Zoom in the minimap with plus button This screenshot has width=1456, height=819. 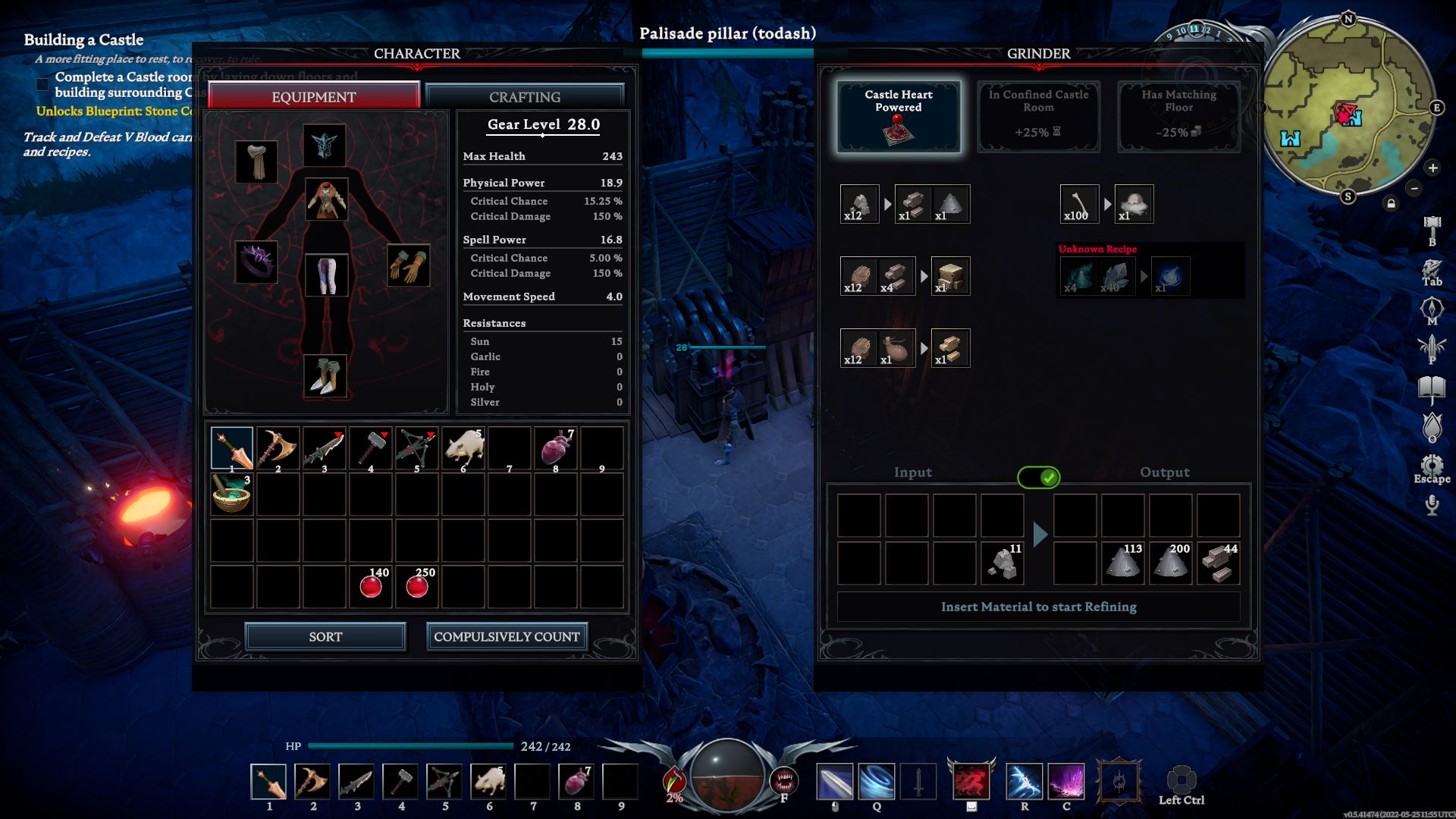point(1432,168)
